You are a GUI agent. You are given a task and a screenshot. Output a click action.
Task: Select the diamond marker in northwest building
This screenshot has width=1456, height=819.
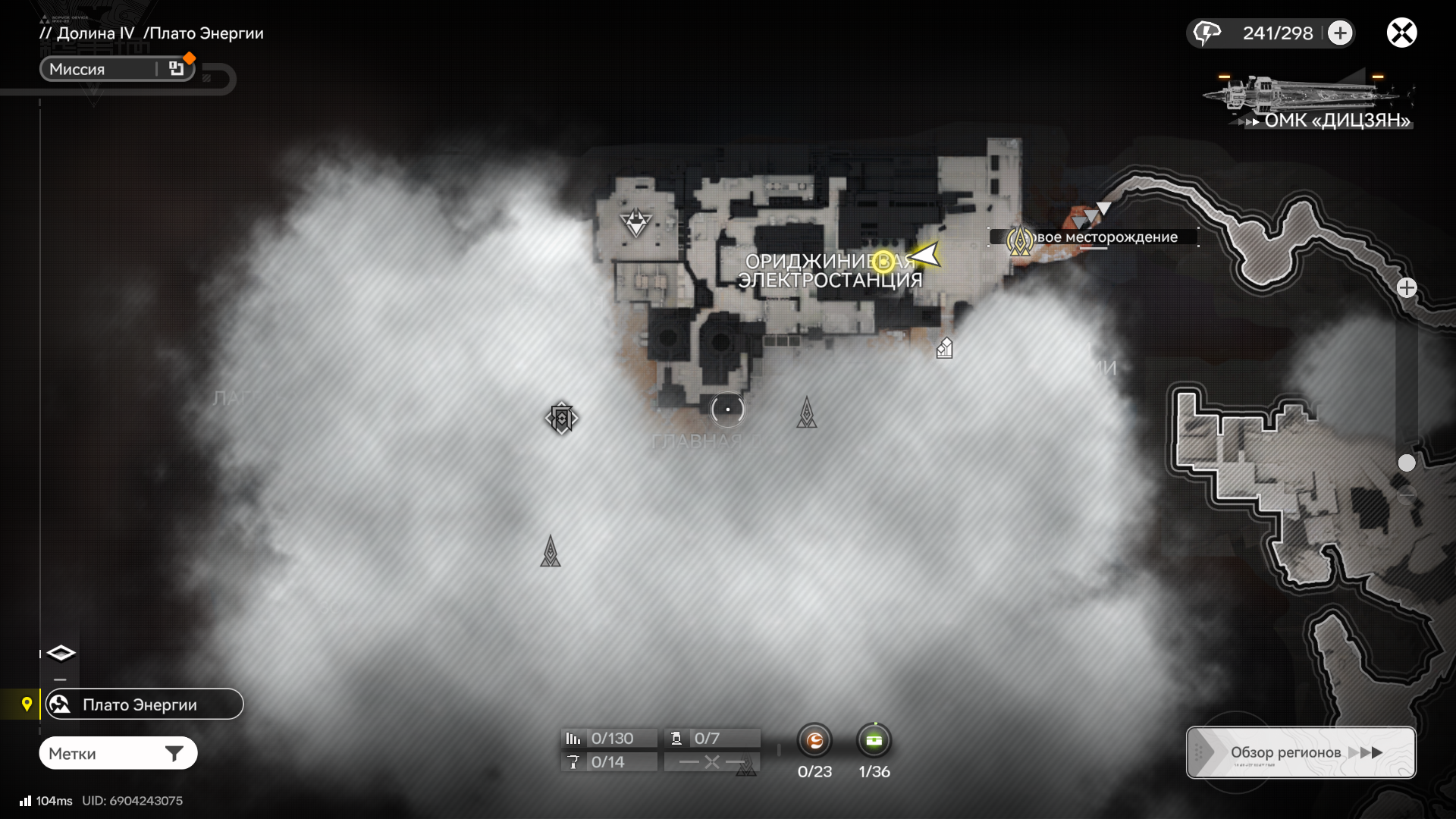coord(635,222)
